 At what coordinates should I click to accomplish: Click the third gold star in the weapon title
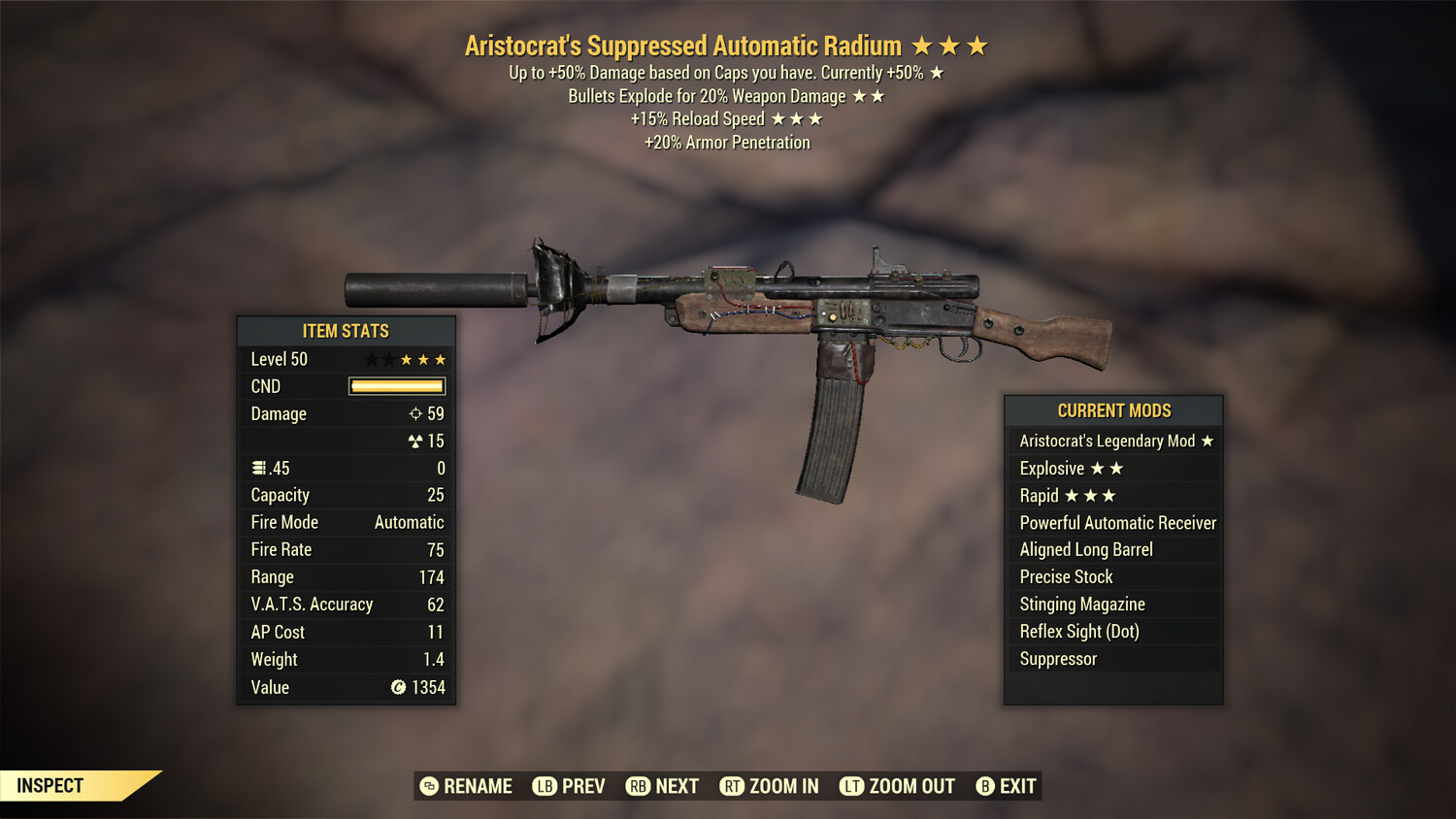[x=977, y=45]
